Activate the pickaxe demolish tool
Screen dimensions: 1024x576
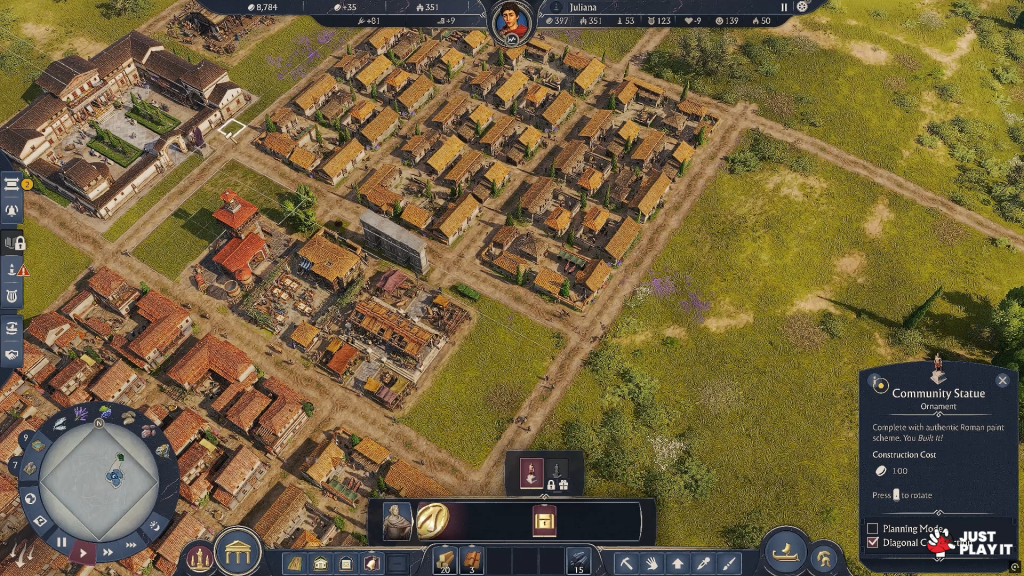click(x=627, y=563)
